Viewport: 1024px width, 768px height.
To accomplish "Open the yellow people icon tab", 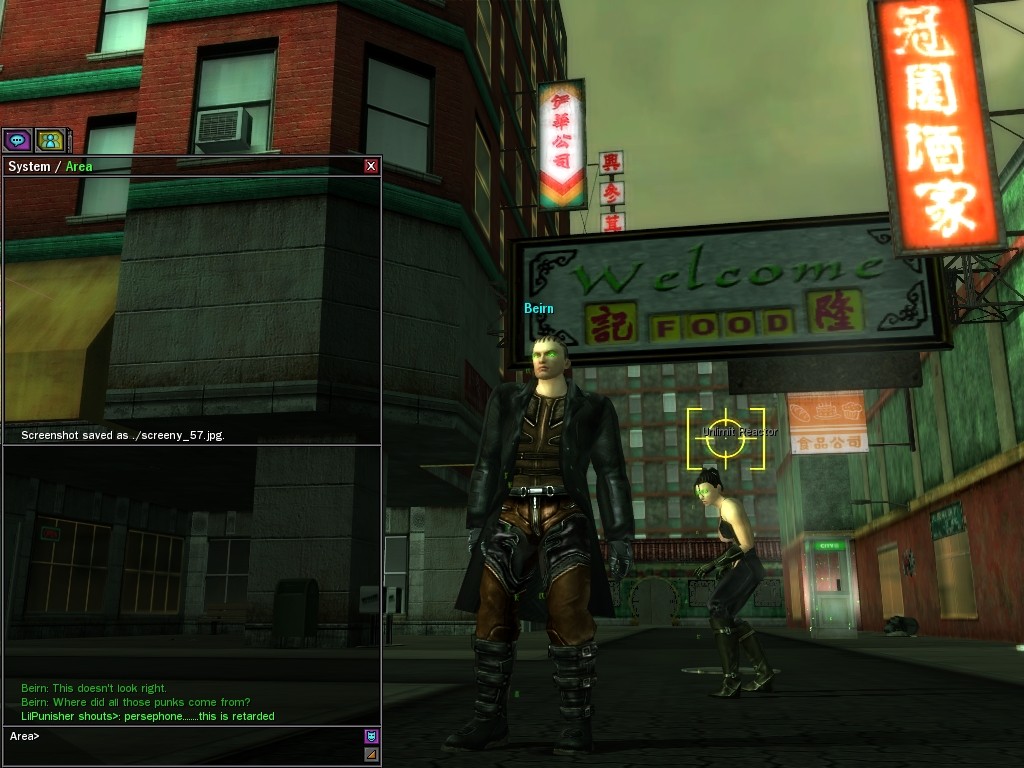I will pos(50,140).
